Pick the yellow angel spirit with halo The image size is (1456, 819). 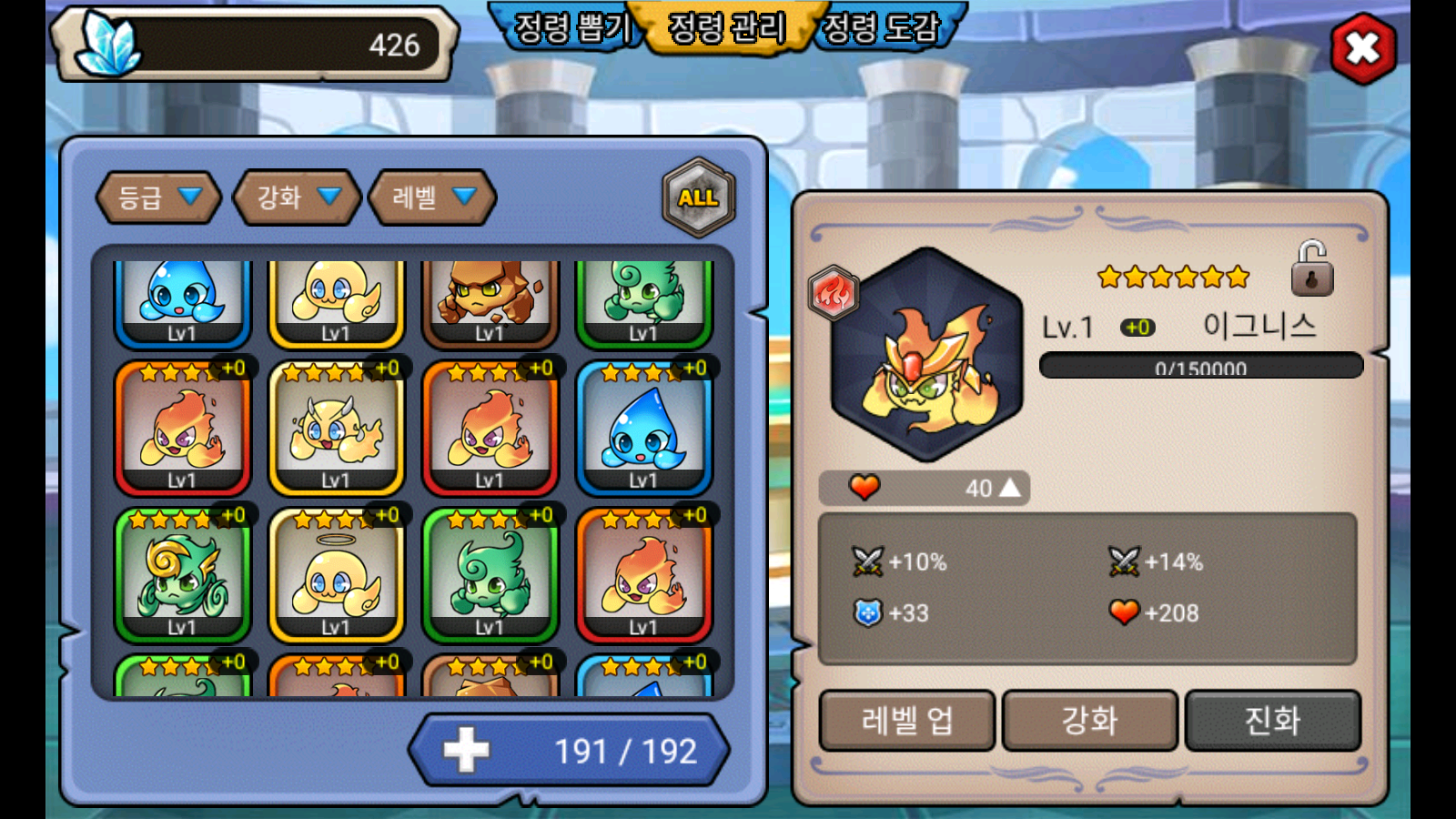click(336, 575)
